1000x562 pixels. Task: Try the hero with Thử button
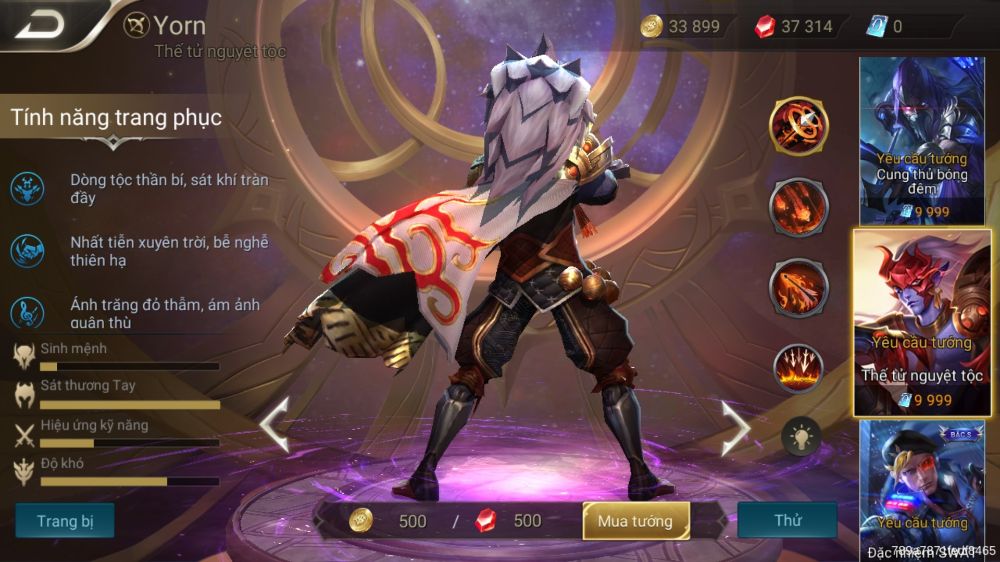click(x=787, y=521)
